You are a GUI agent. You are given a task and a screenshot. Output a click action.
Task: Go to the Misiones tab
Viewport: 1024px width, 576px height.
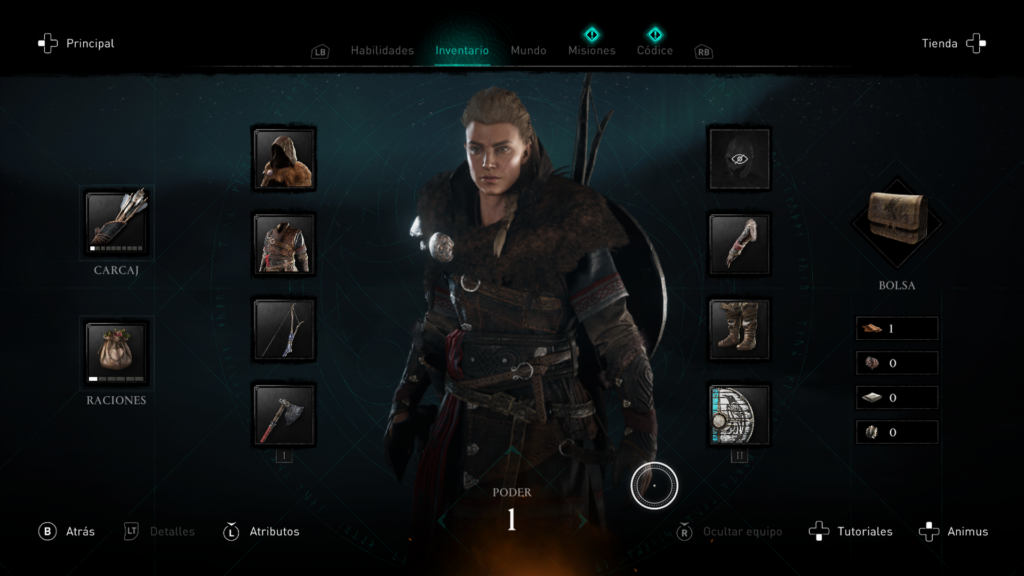click(592, 50)
